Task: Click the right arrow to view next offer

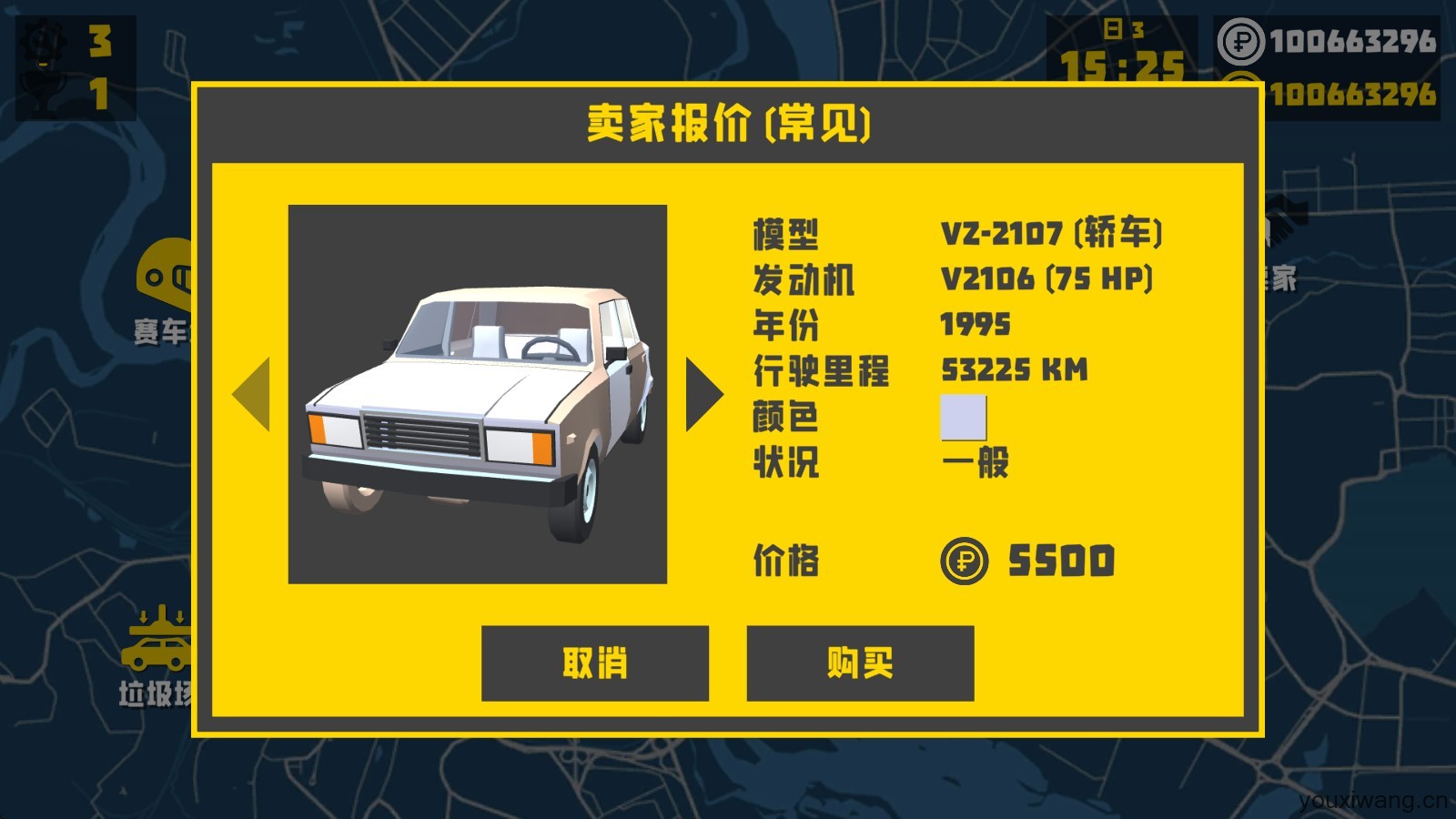Action: click(701, 395)
